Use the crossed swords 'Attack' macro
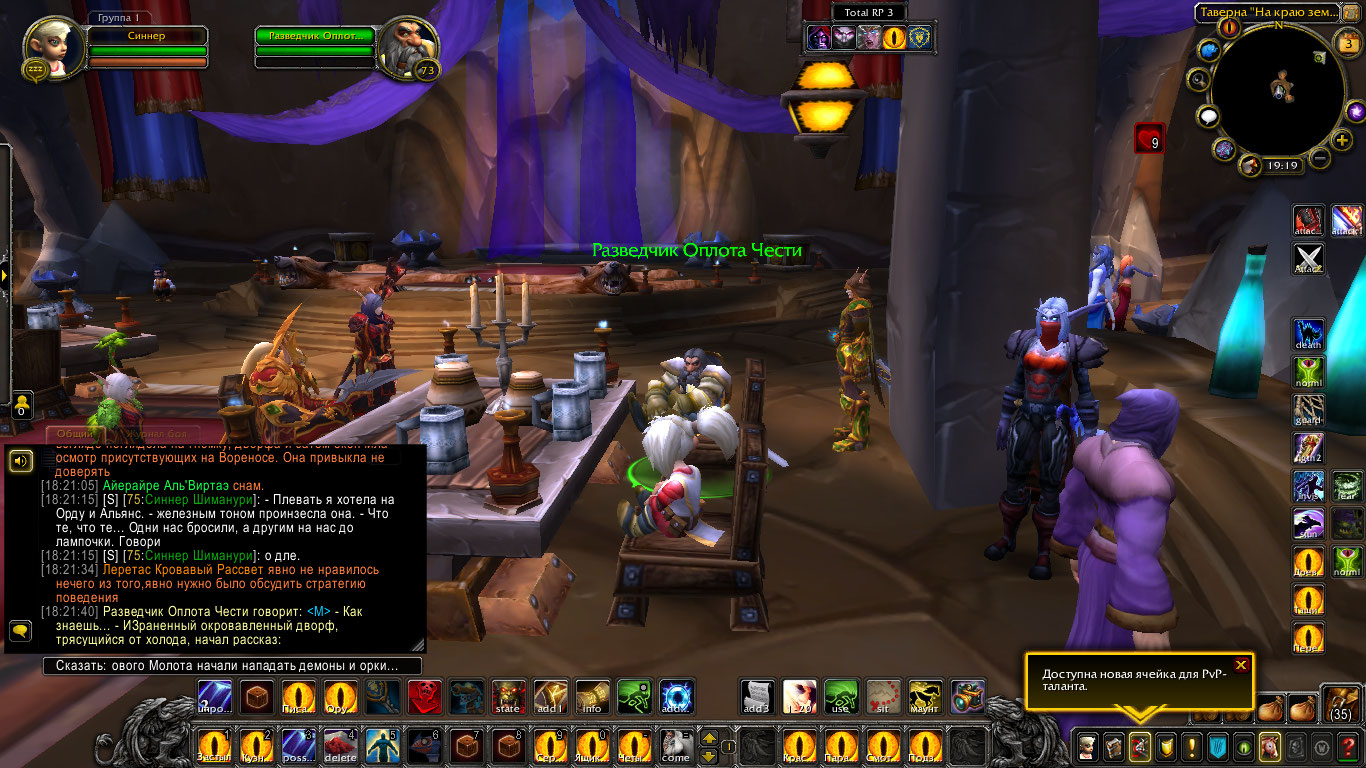This screenshot has width=1366, height=768. [x=1308, y=258]
